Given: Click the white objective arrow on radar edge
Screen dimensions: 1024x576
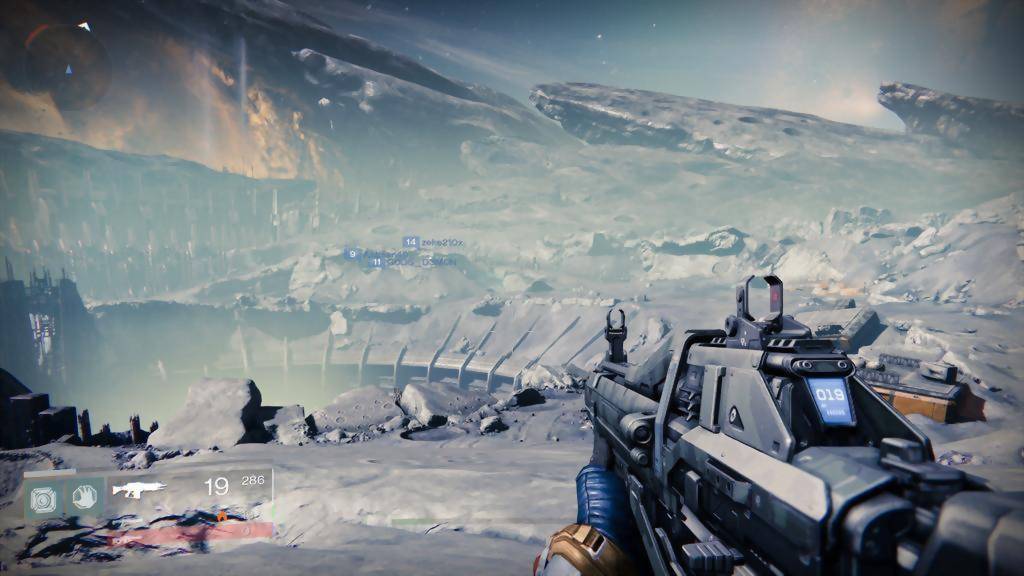Looking at the screenshot, I should (x=84, y=26).
